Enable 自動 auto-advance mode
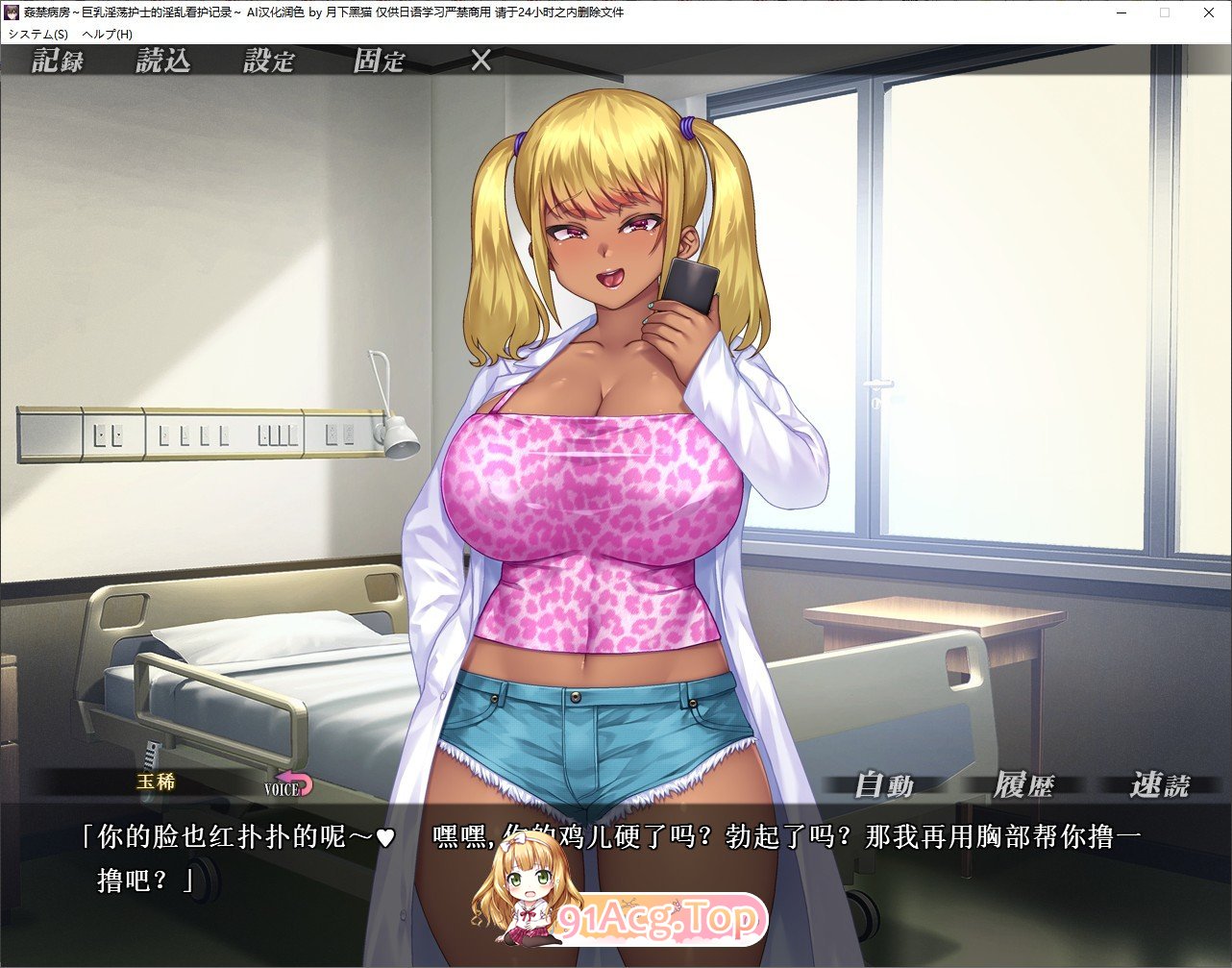The width and height of the screenshot is (1232, 968). 883,785
